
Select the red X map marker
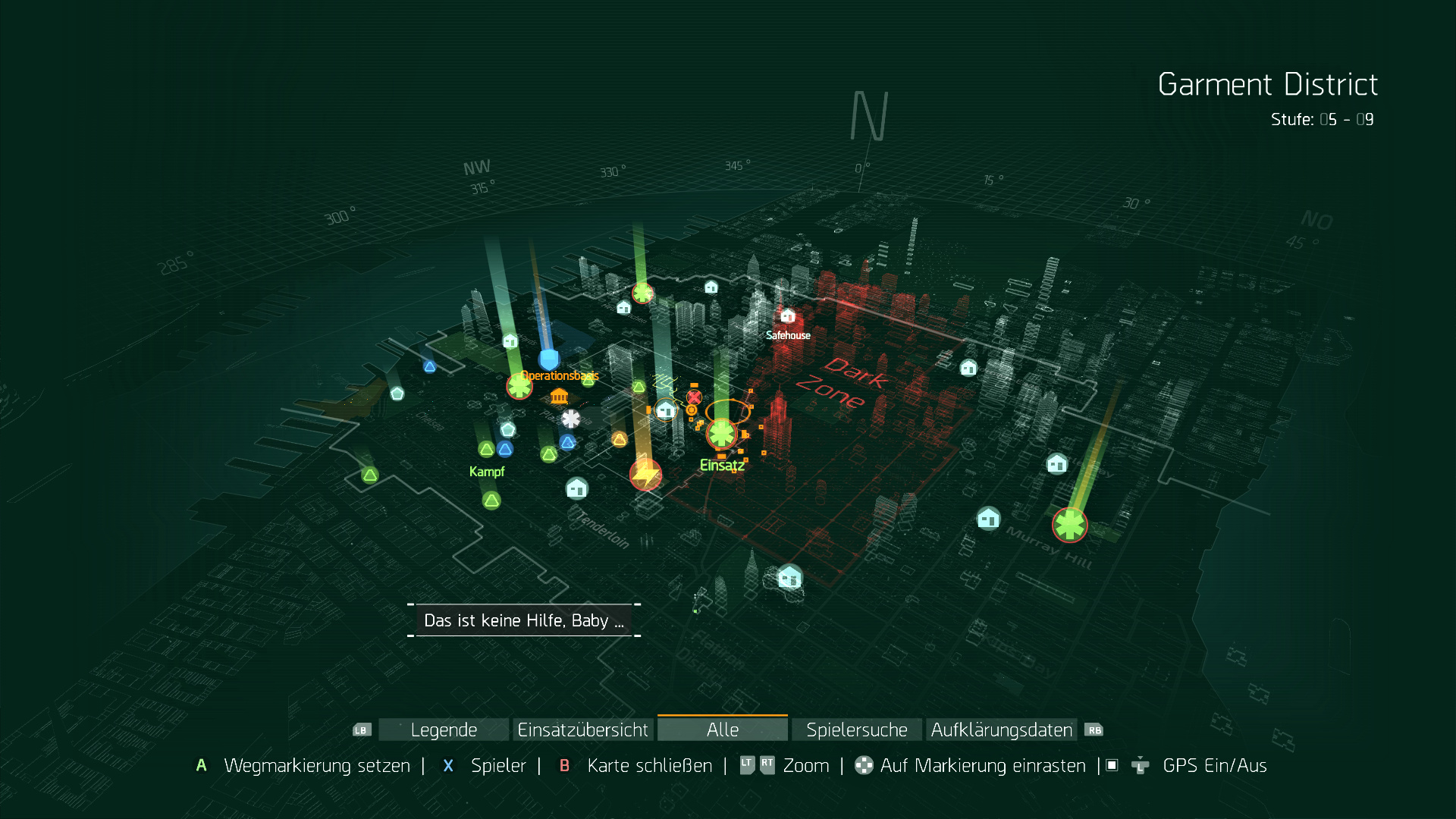point(694,397)
